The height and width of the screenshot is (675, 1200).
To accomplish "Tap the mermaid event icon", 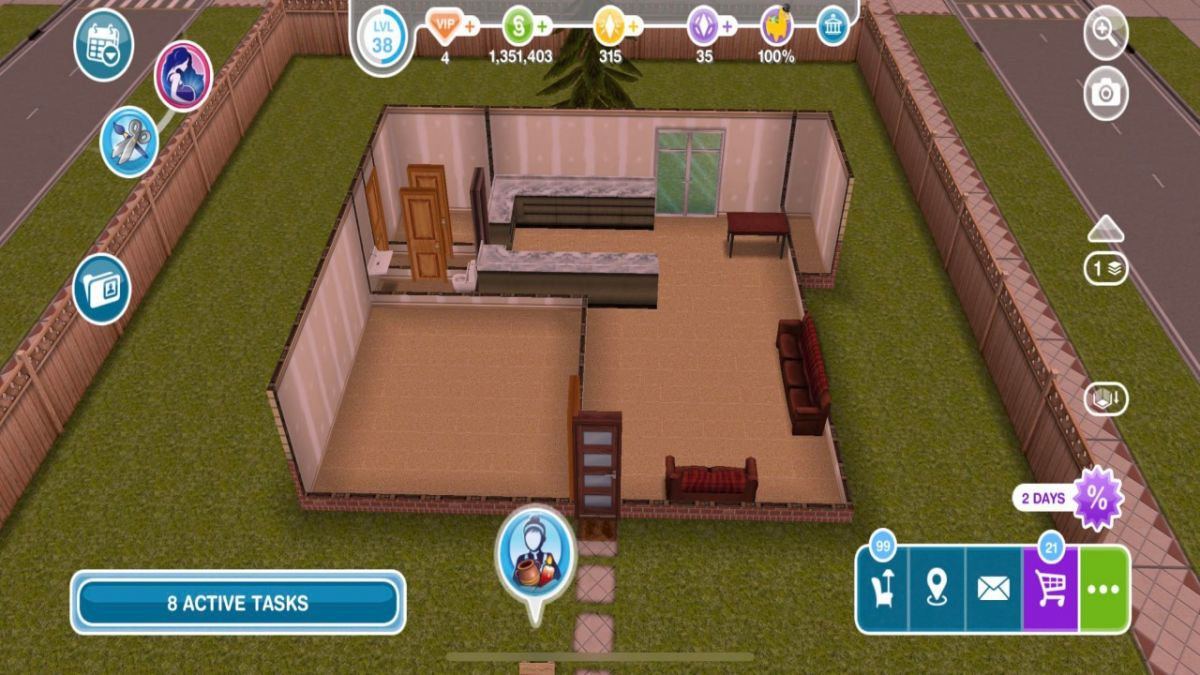I will pos(183,76).
